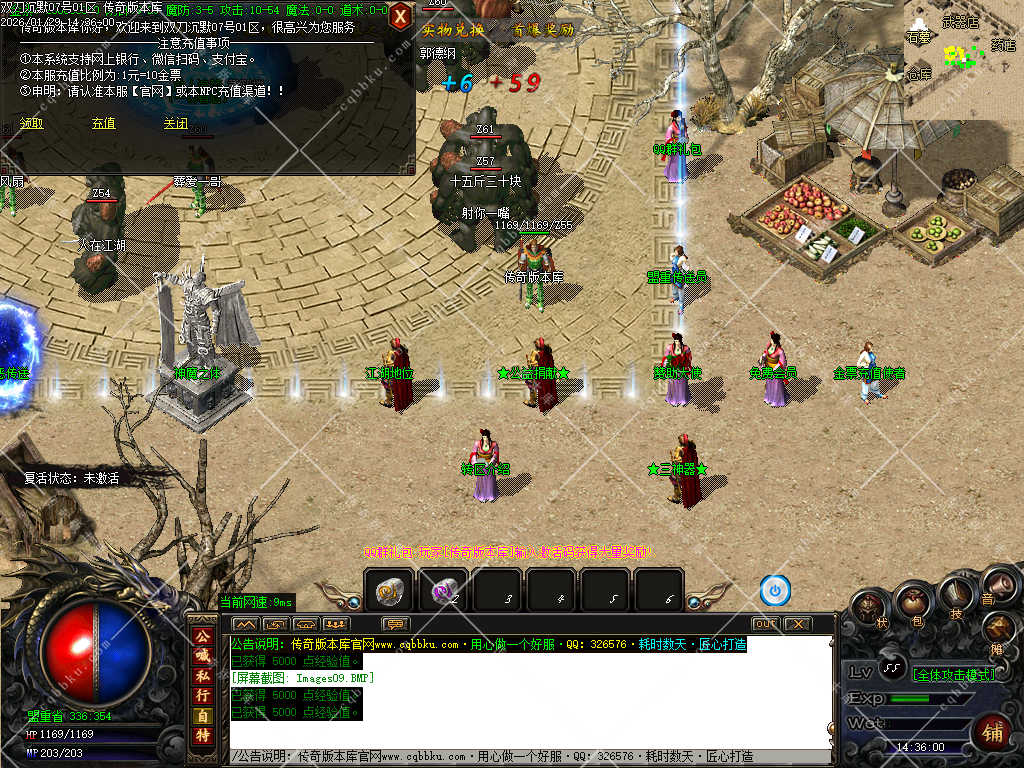
Task: Open the skills (技) panel
Action: [x=956, y=596]
